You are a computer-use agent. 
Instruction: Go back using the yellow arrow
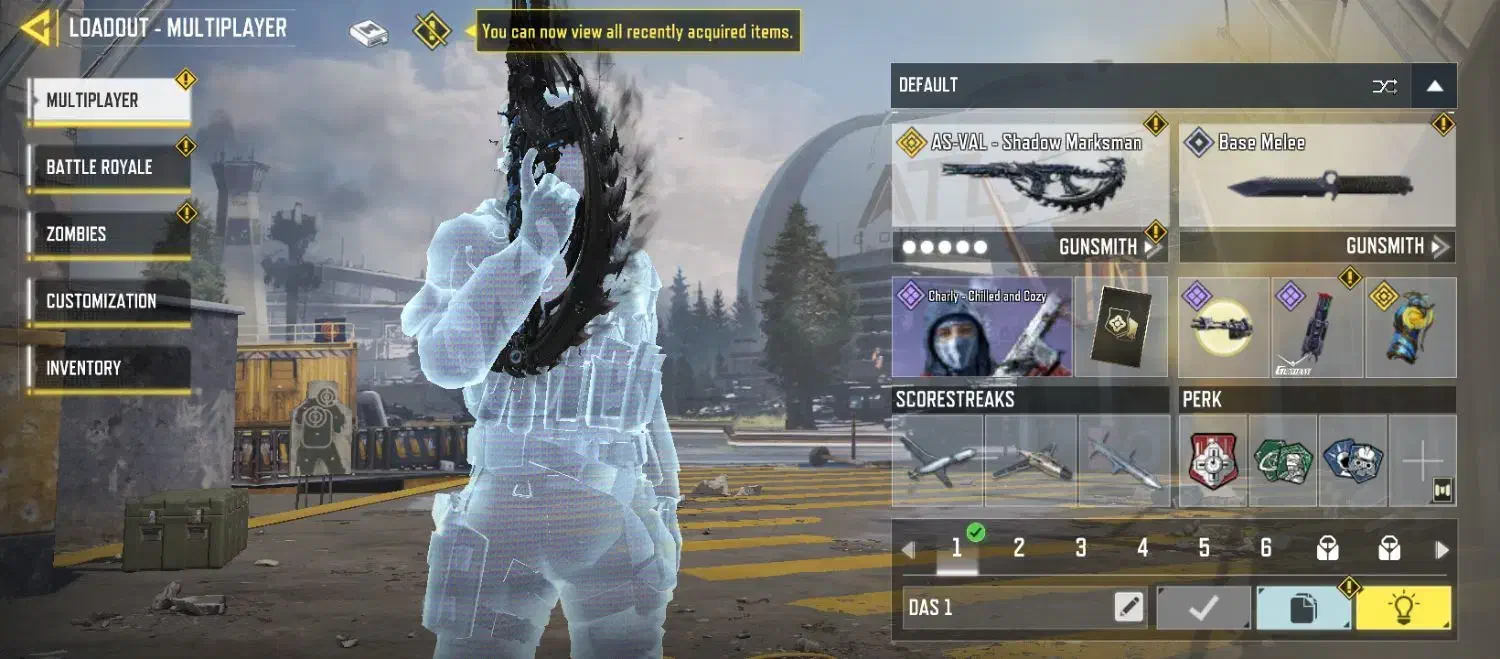pos(36,28)
